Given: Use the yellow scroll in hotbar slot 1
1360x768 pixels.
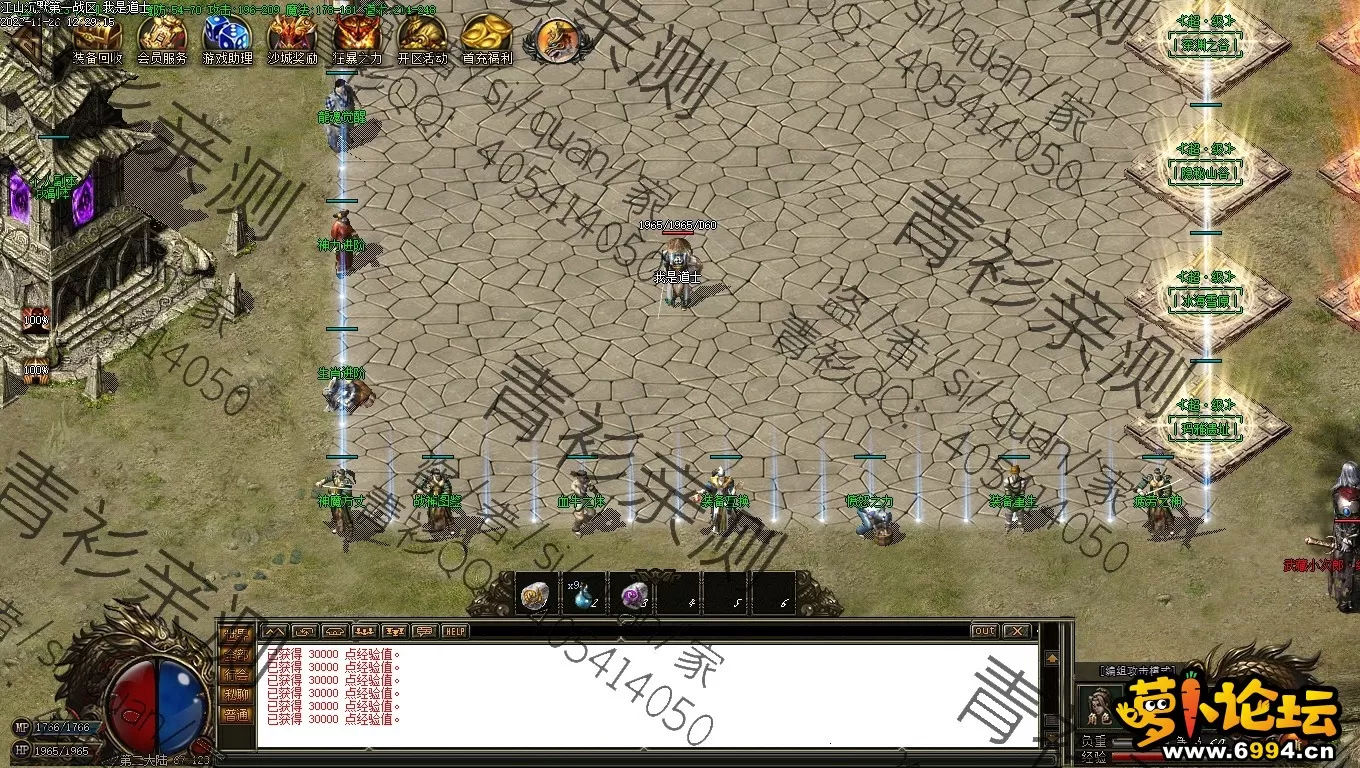Looking at the screenshot, I should (x=536, y=595).
